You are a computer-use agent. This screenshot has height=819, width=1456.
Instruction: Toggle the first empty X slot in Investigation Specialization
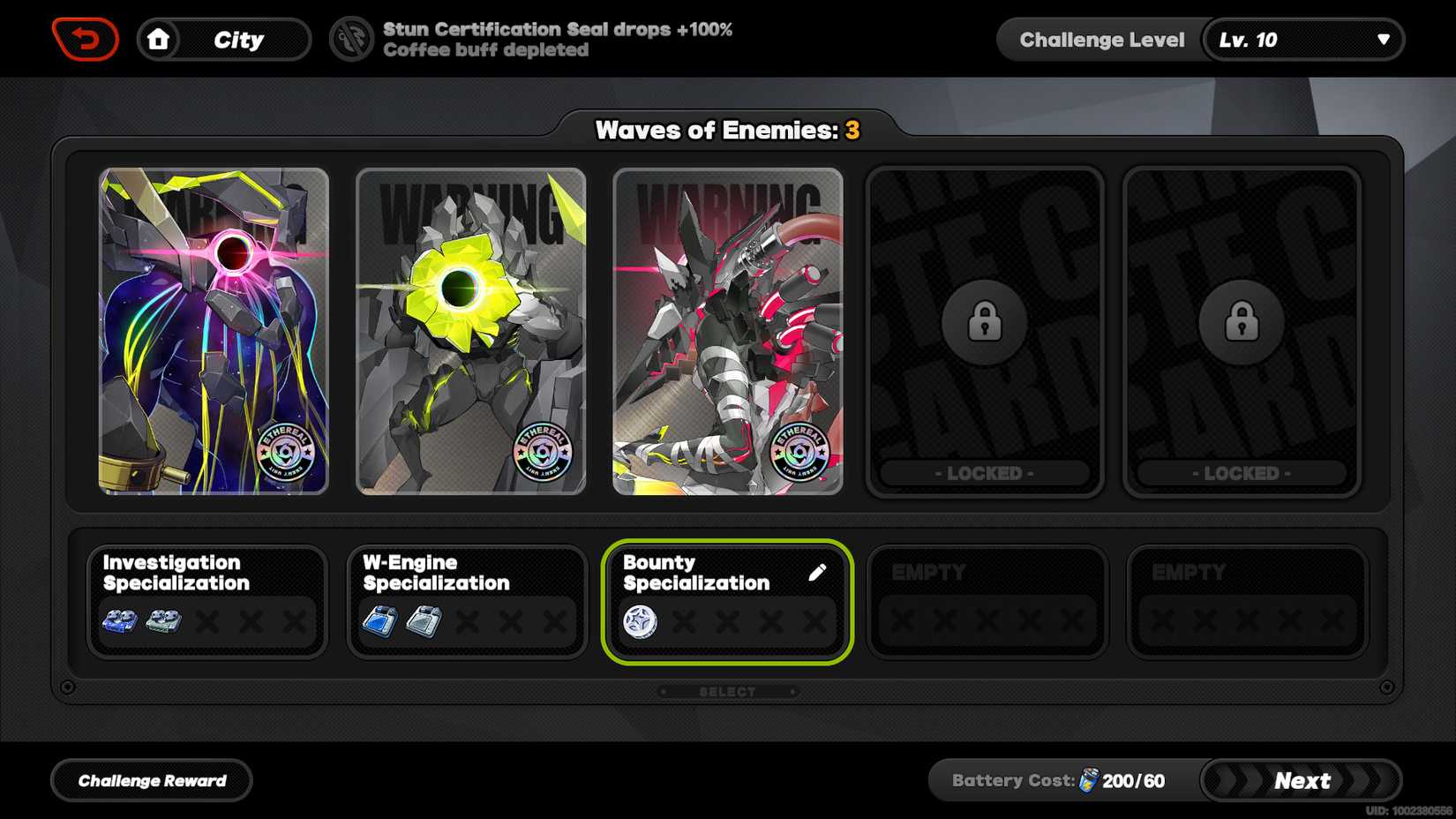[208, 621]
